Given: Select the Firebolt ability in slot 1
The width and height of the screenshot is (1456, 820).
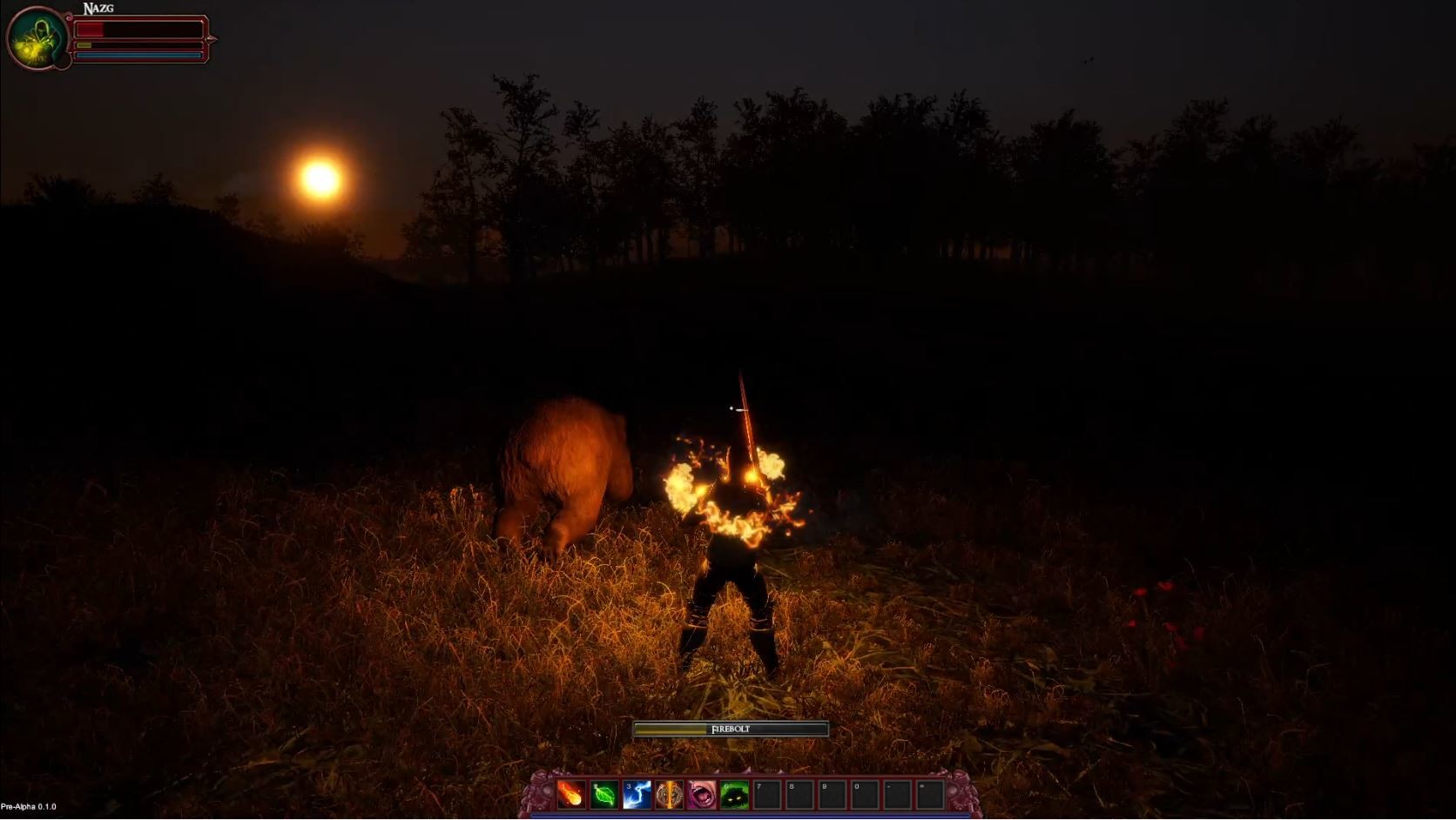Looking at the screenshot, I should pos(571,795).
